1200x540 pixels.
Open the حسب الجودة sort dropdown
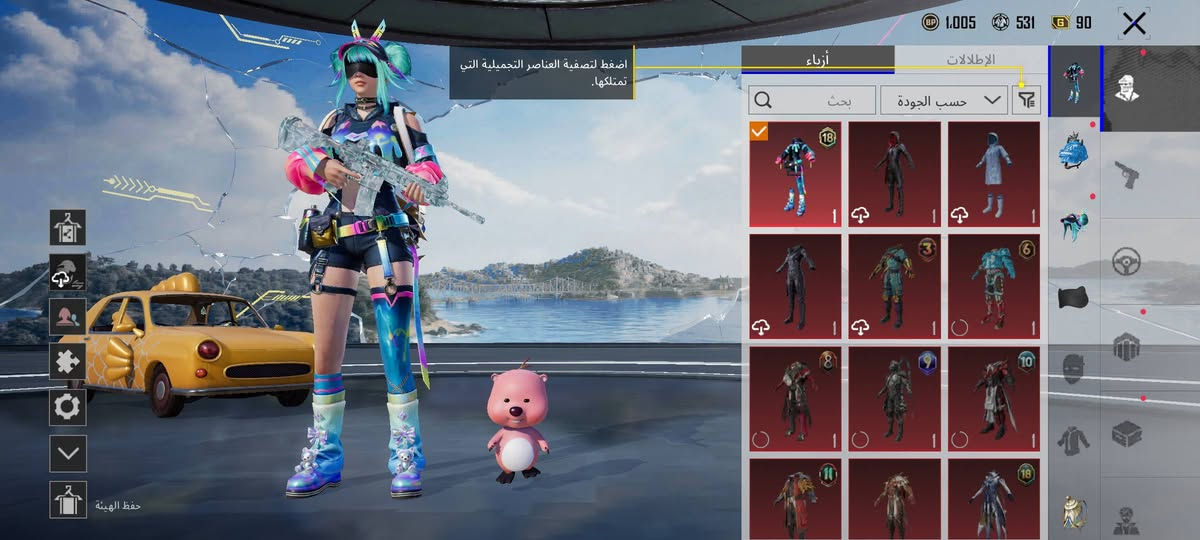(x=944, y=100)
